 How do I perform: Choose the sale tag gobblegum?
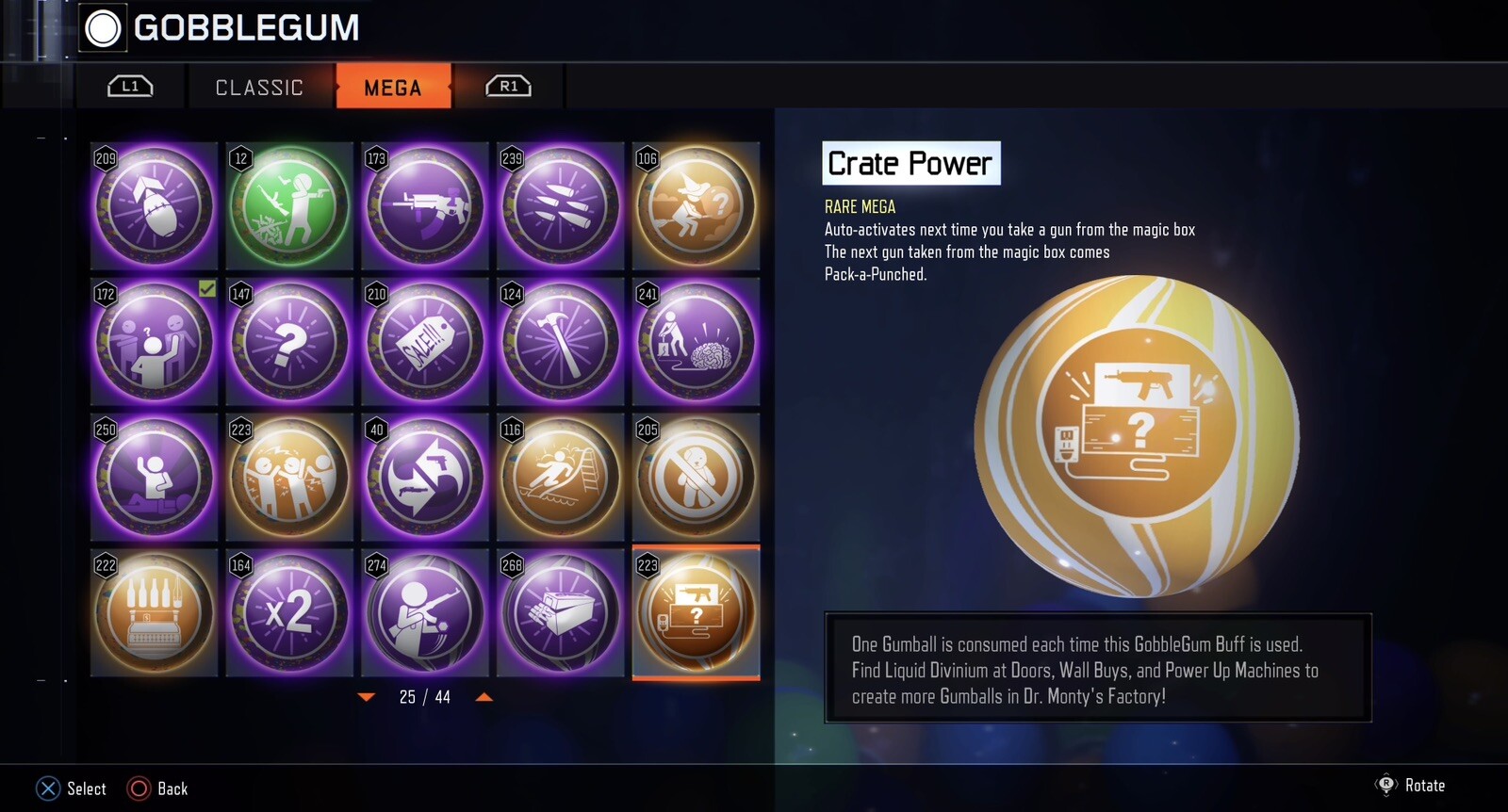point(425,342)
